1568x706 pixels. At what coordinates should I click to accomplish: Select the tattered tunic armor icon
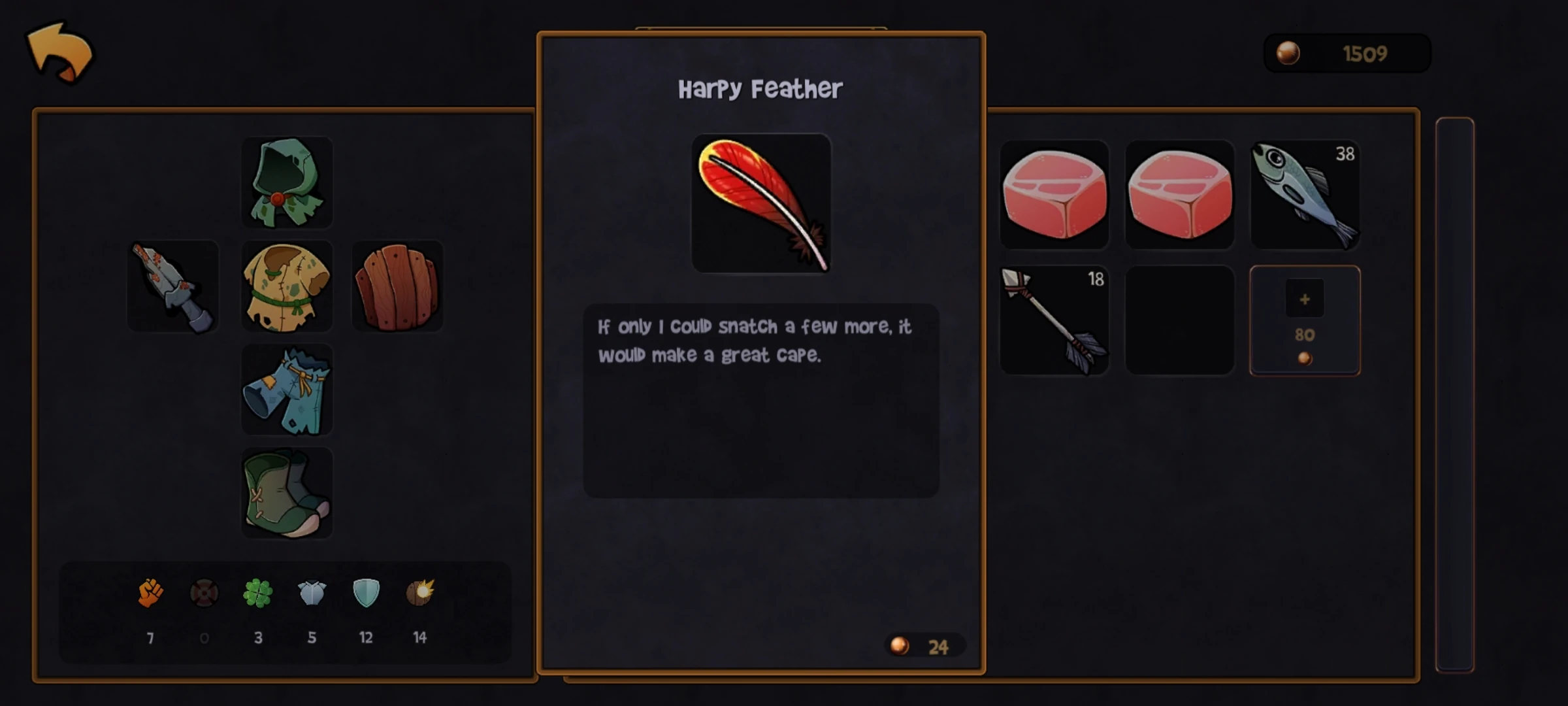click(x=287, y=288)
